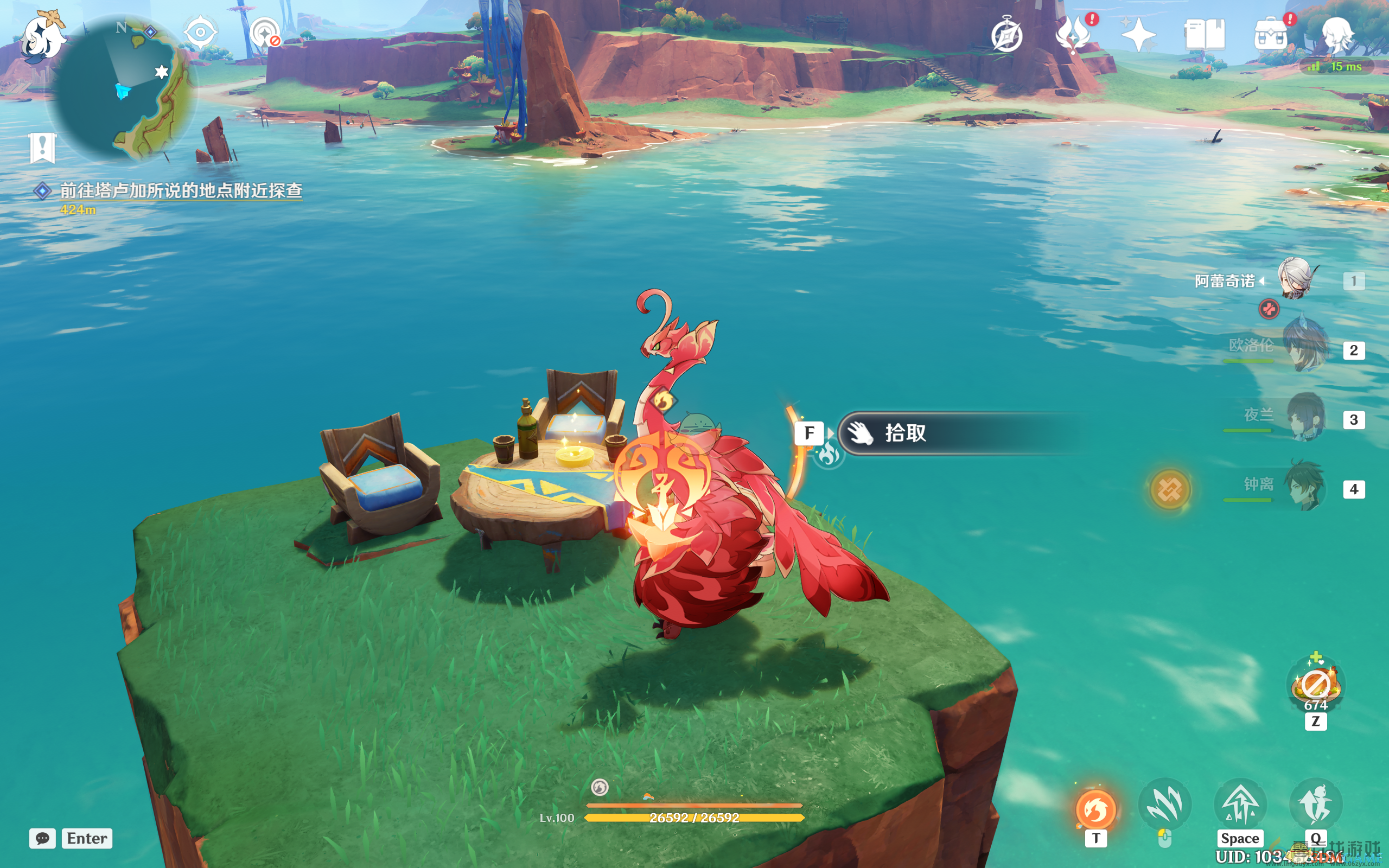
Task: Click the chat bubble icon beside Enter
Action: [43, 839]
